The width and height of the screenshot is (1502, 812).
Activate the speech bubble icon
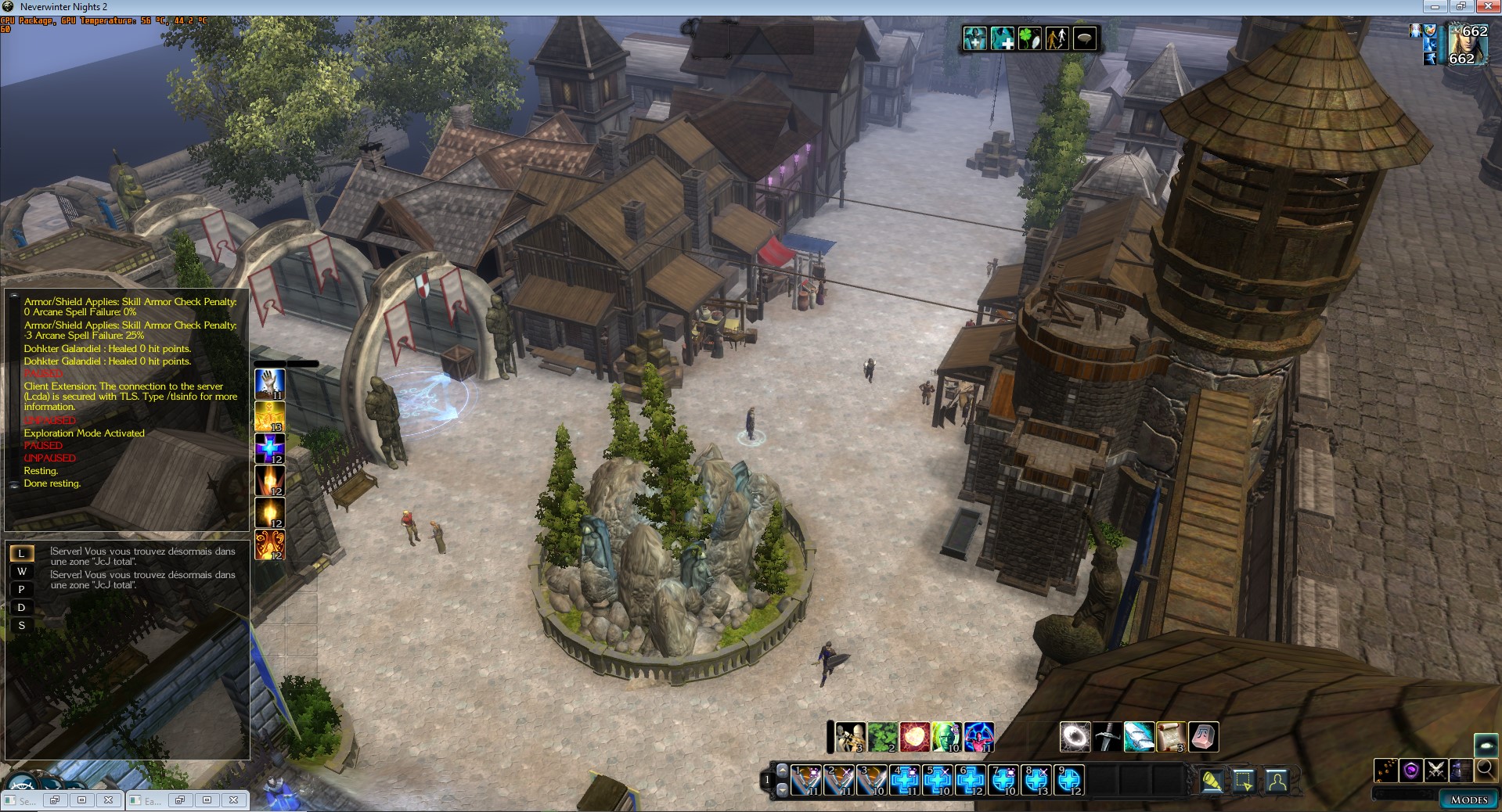(1085, 38)
